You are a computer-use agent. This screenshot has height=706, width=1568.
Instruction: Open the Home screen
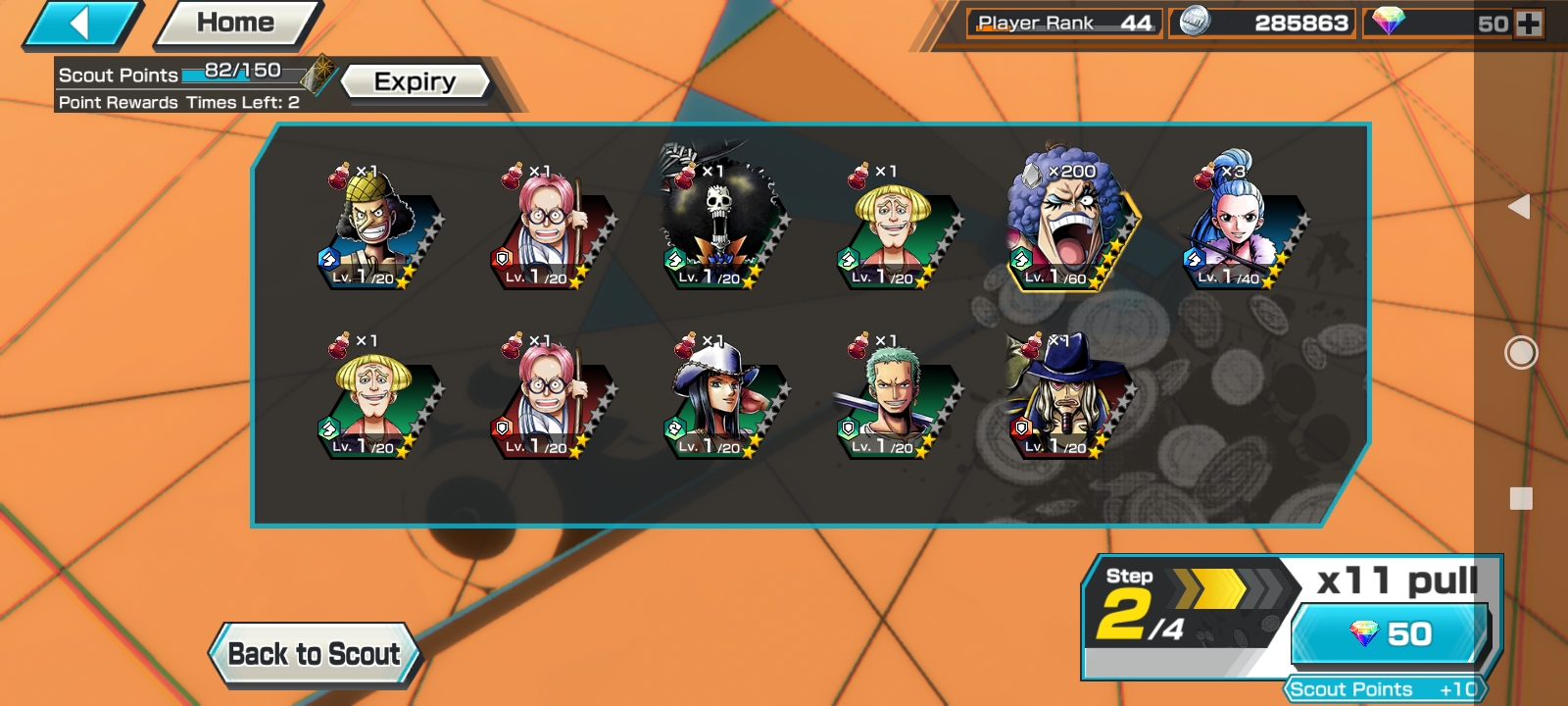coord(236,24)
